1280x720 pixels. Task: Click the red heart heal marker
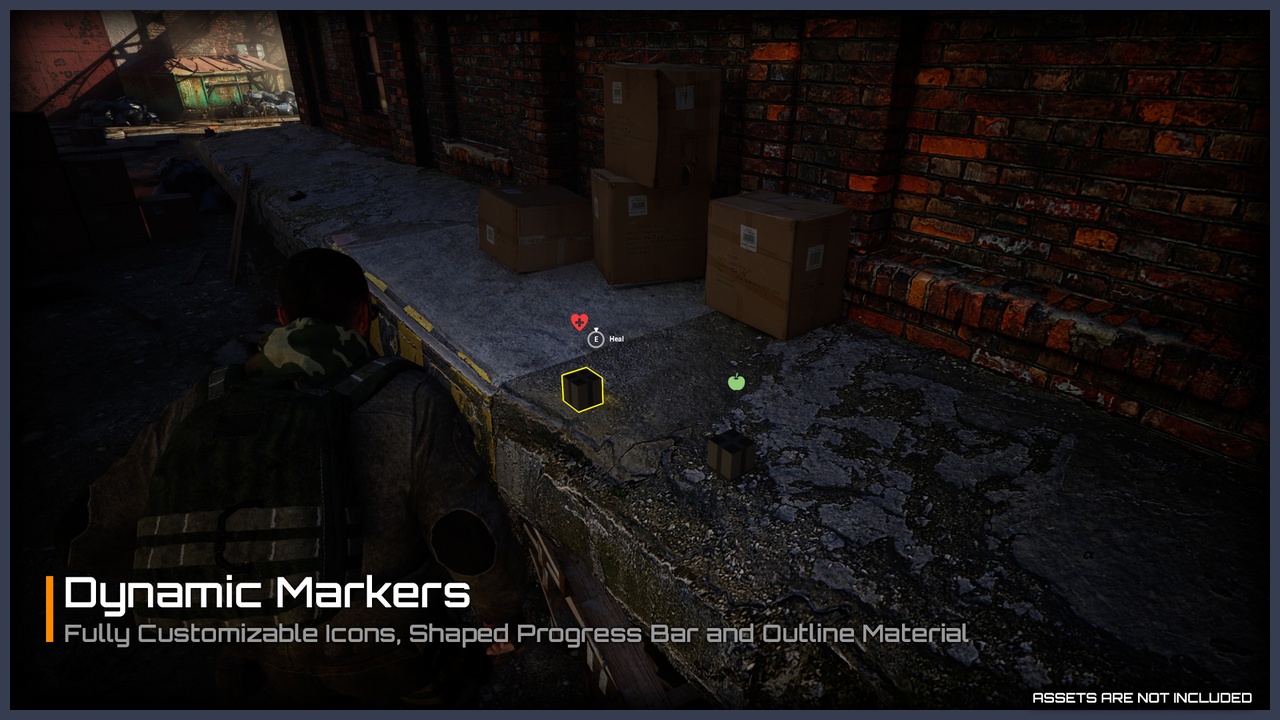point(579,321)
